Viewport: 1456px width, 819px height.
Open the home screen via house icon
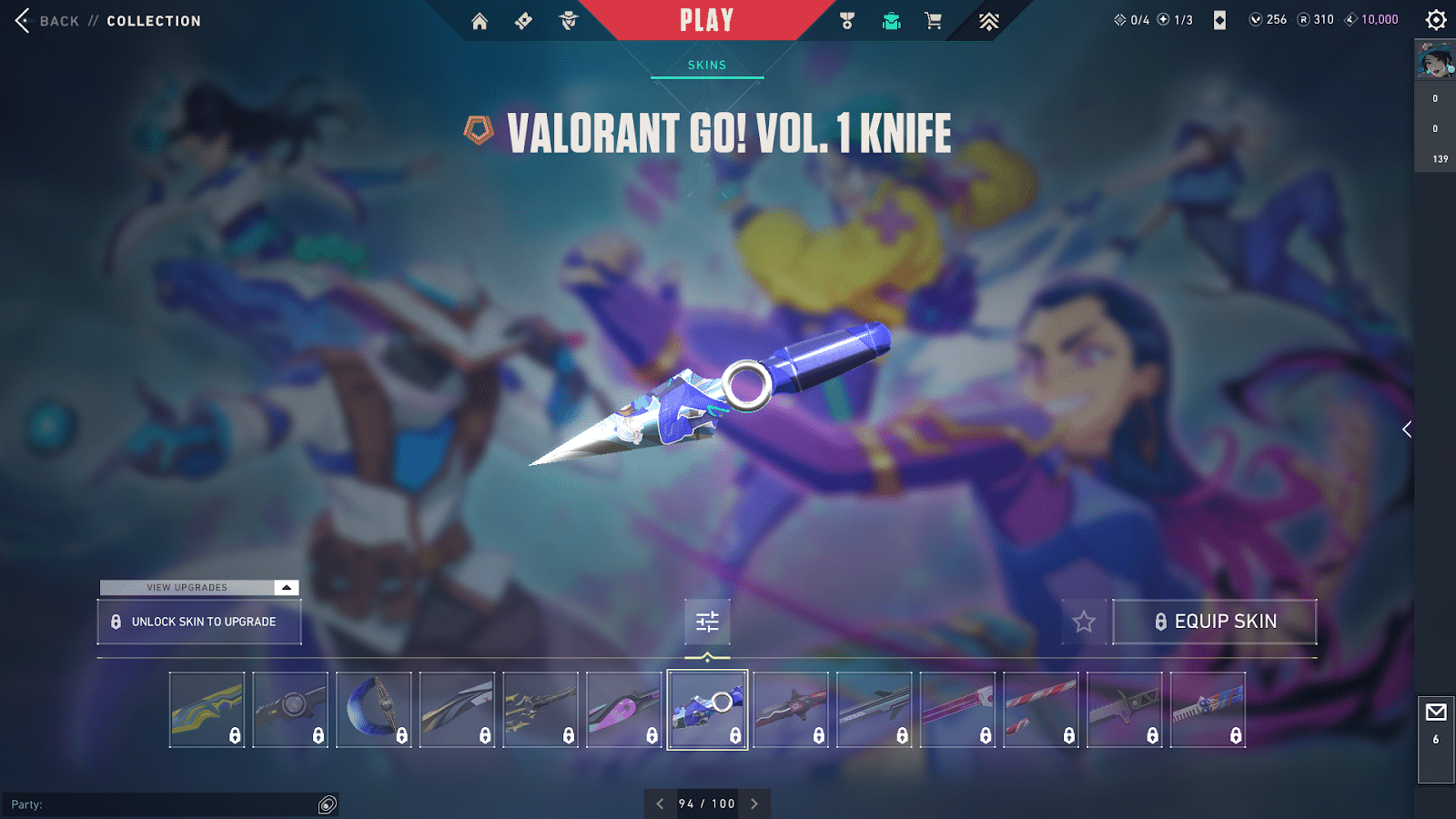tap(480, 21)
